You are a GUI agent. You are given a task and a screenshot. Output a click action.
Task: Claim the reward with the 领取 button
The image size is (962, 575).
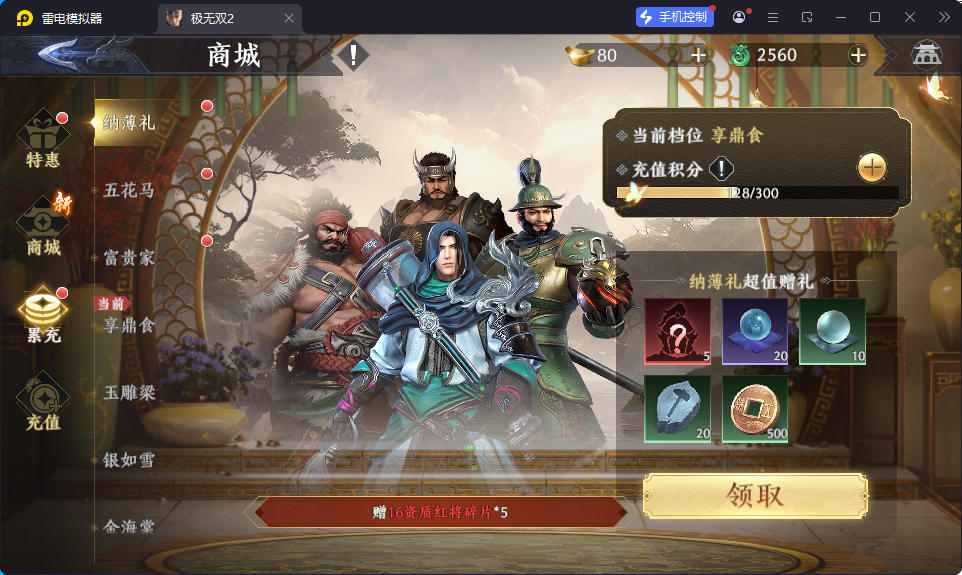click(755, 496)
